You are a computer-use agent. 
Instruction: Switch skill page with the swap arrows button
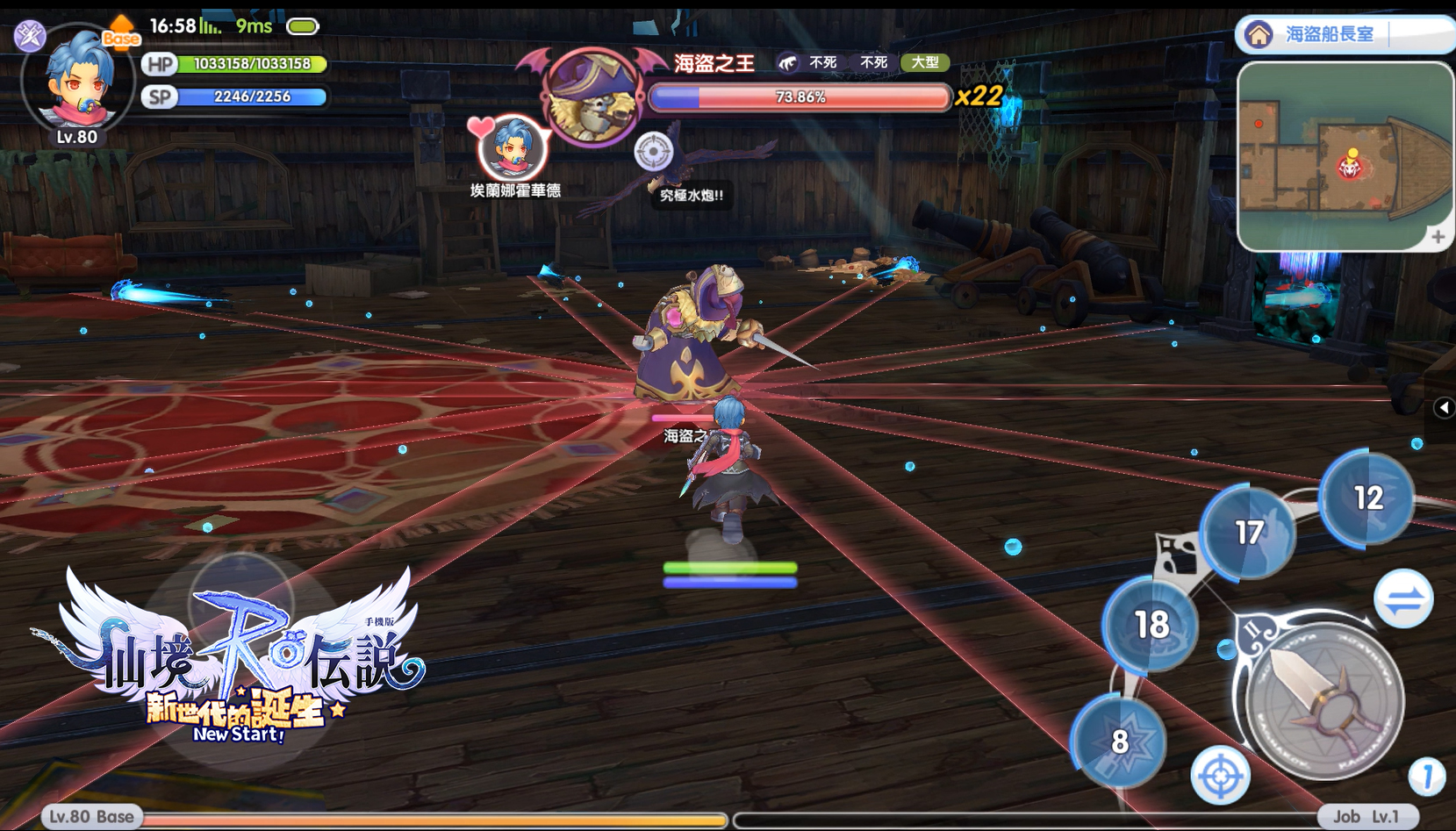1402,600
